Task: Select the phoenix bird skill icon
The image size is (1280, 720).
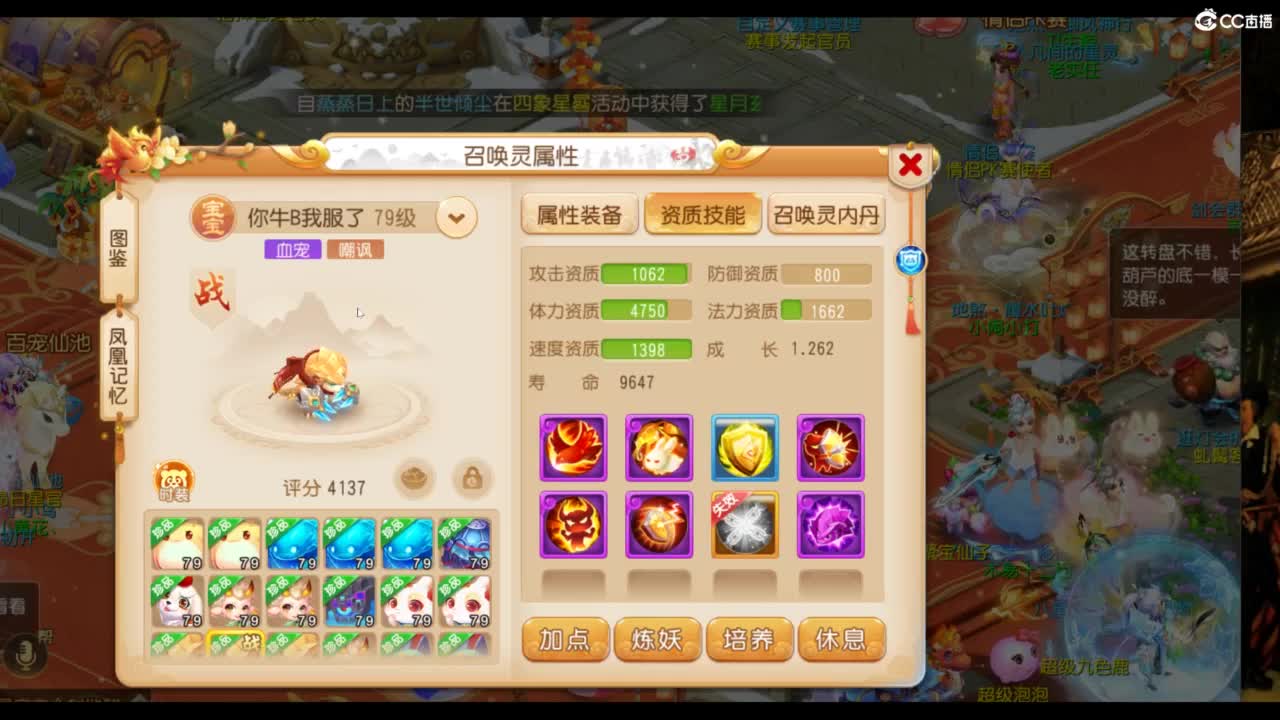Action: coord(572,448)
